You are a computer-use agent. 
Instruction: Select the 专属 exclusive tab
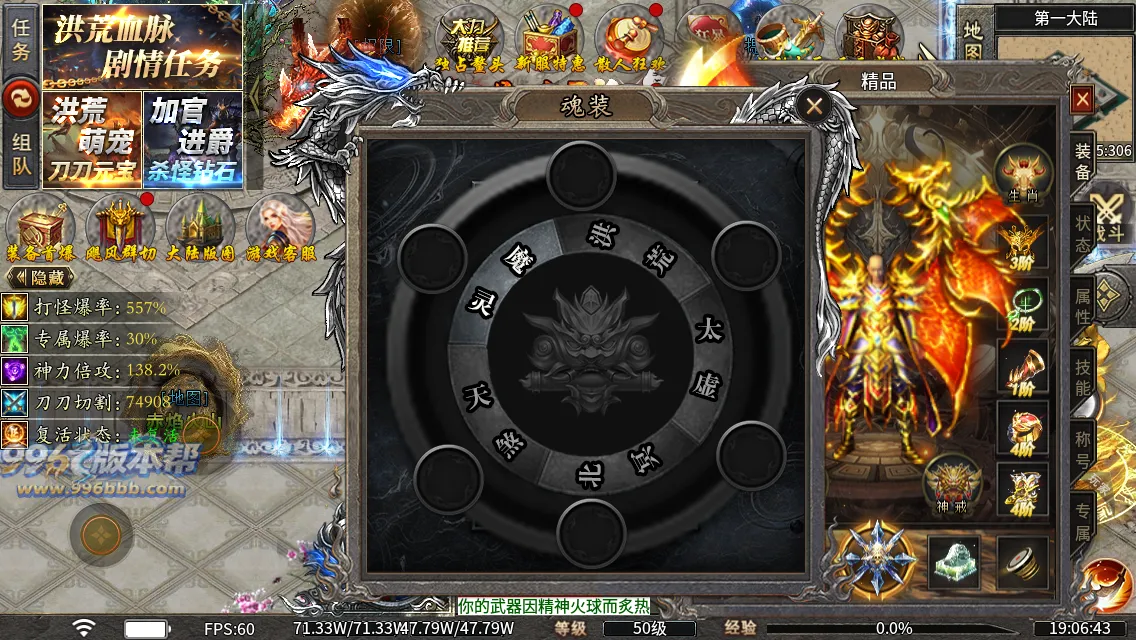[1082, 520]
